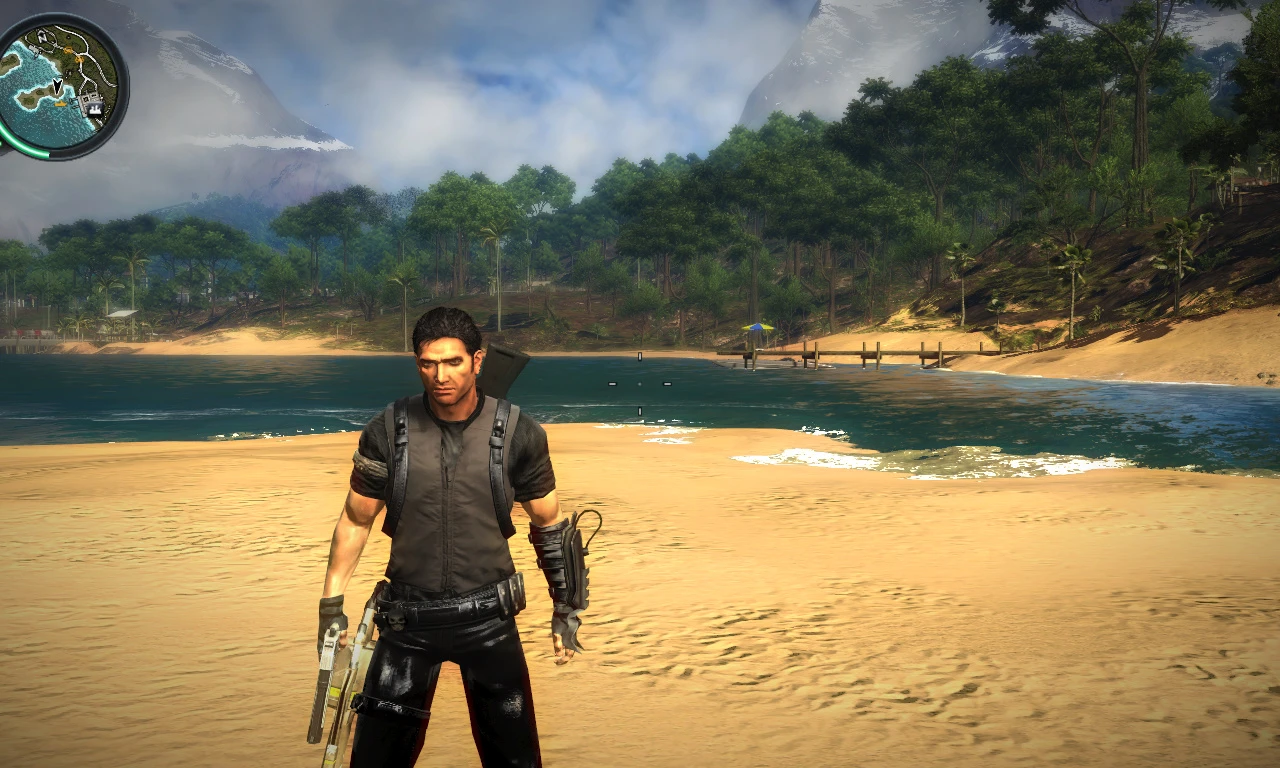Image resolution: width=1280 pixels, height=768 pixels.
Task: Select the player arrow on the minimap
Action: pos(58,87)
